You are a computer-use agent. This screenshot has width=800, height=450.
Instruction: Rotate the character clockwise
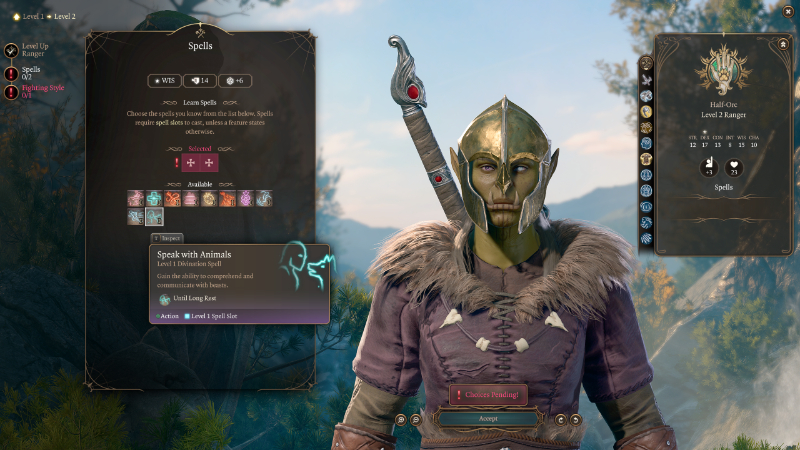[x=561, y=420]
